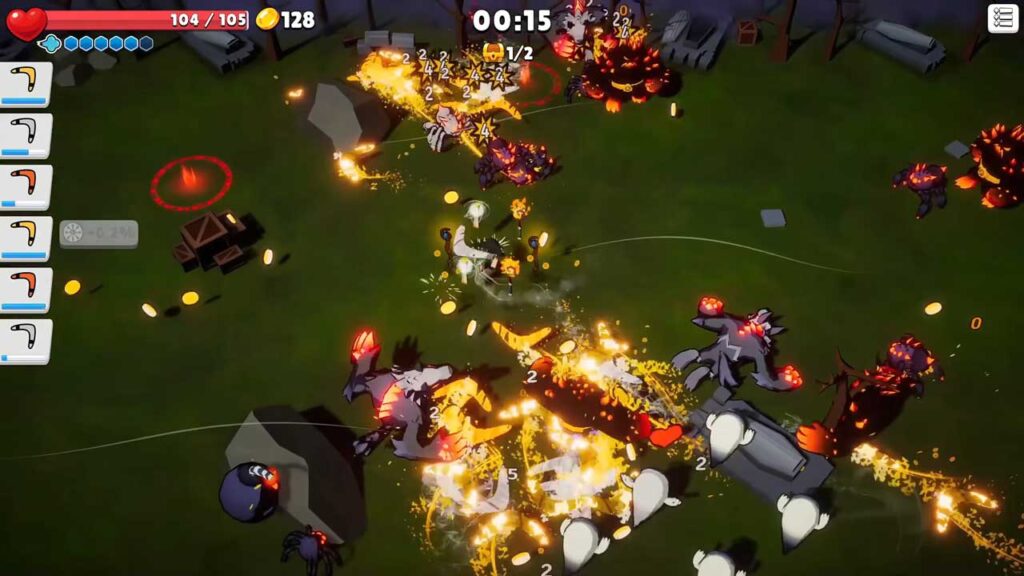Select the gray boomerang slot with nearly empty bar

(x=25, y=341)
